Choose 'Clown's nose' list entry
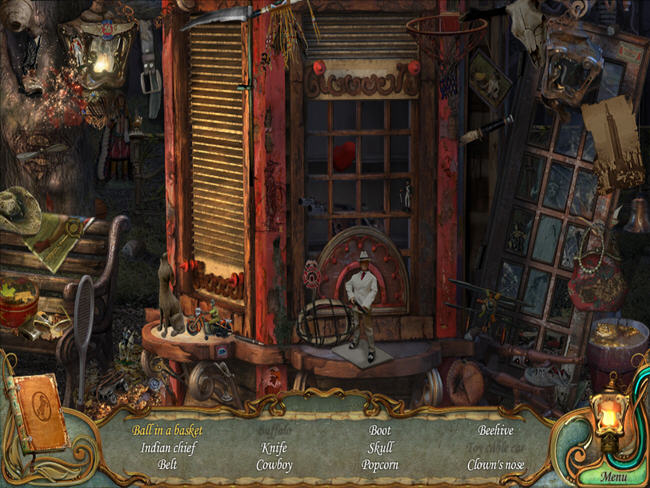This screenshot has height=488, width=650. point(495,465)
